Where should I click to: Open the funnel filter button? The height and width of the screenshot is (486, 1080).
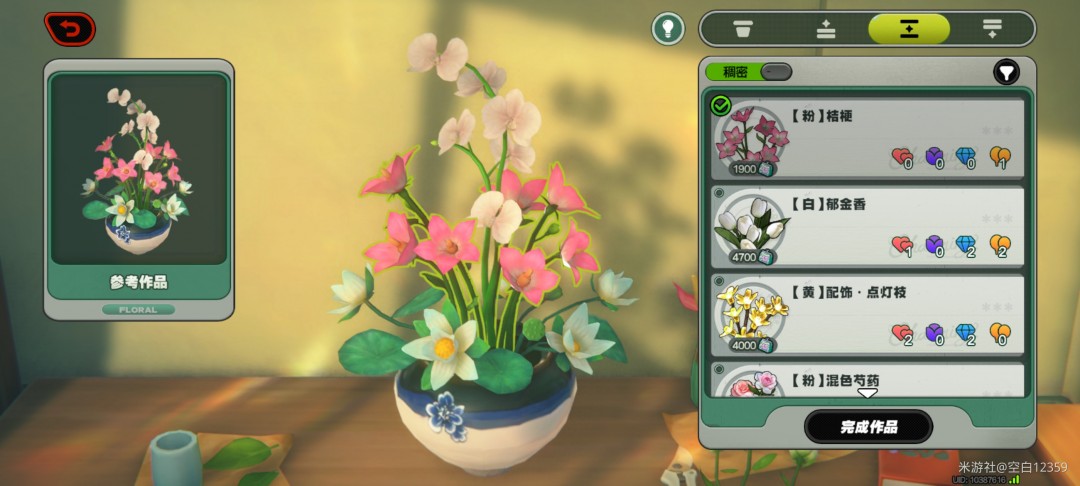1006,72
